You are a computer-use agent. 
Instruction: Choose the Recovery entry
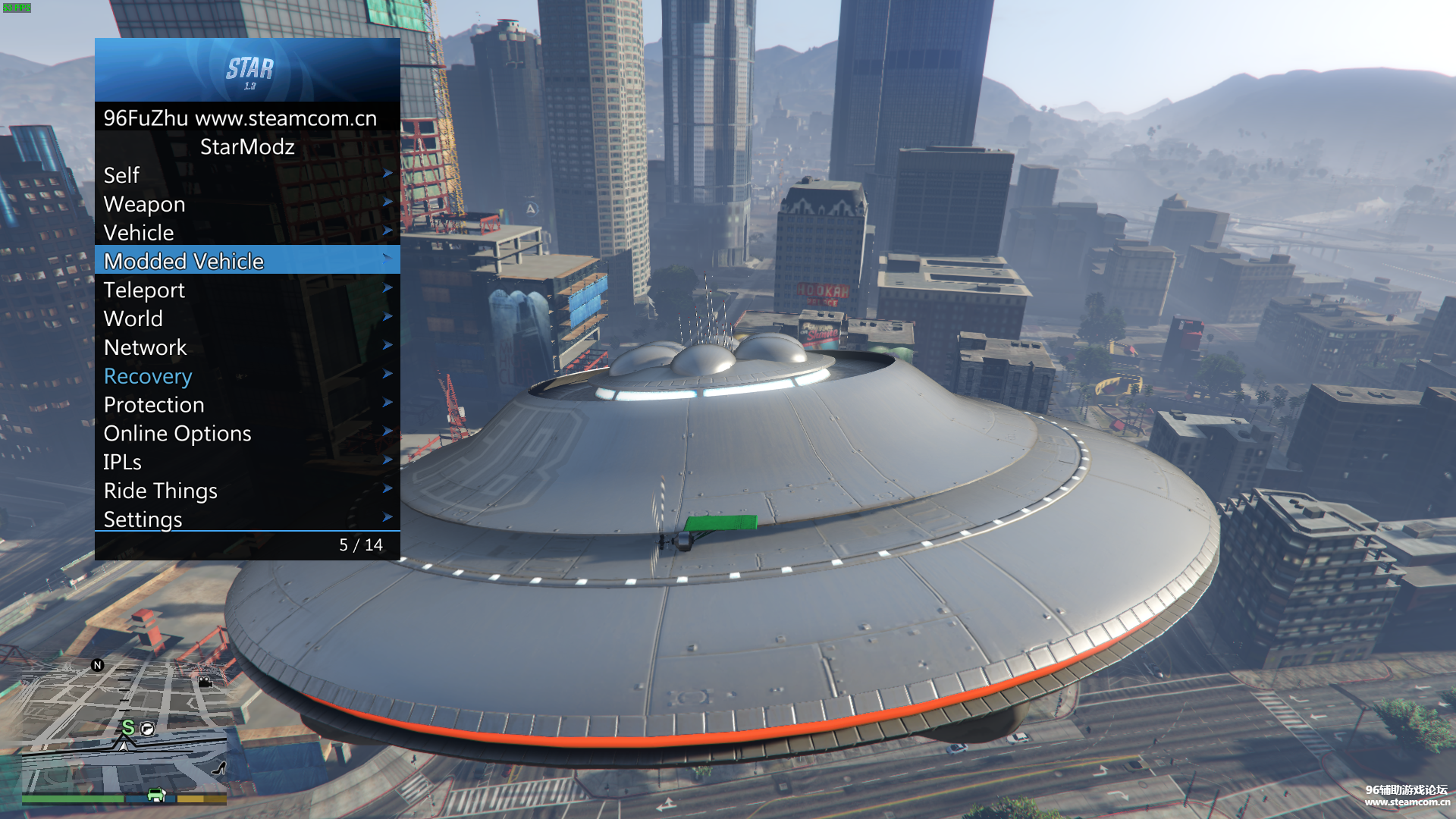[x=246, y=376]
